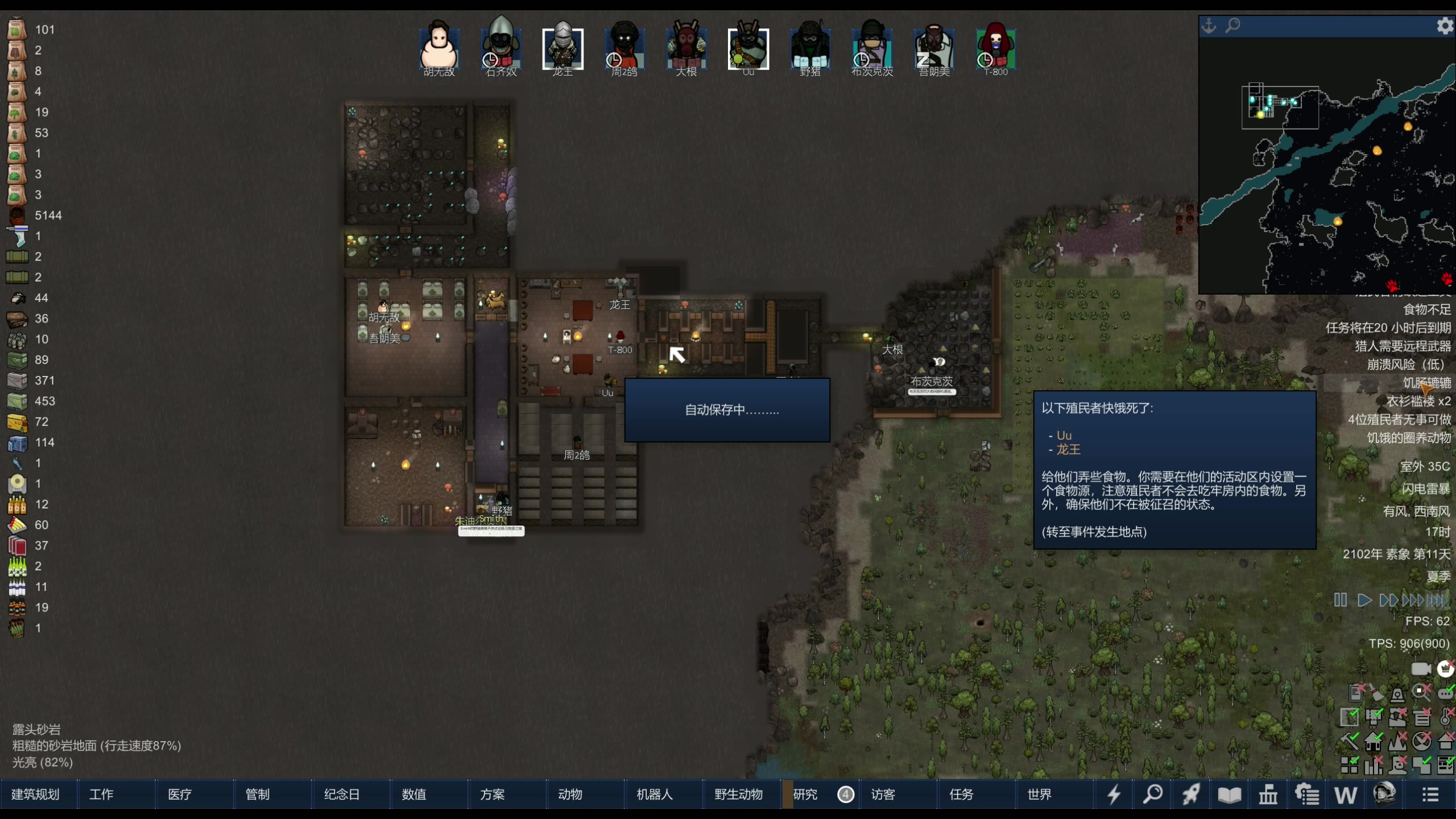Select colonist 胡无敌 portrait

439,48
